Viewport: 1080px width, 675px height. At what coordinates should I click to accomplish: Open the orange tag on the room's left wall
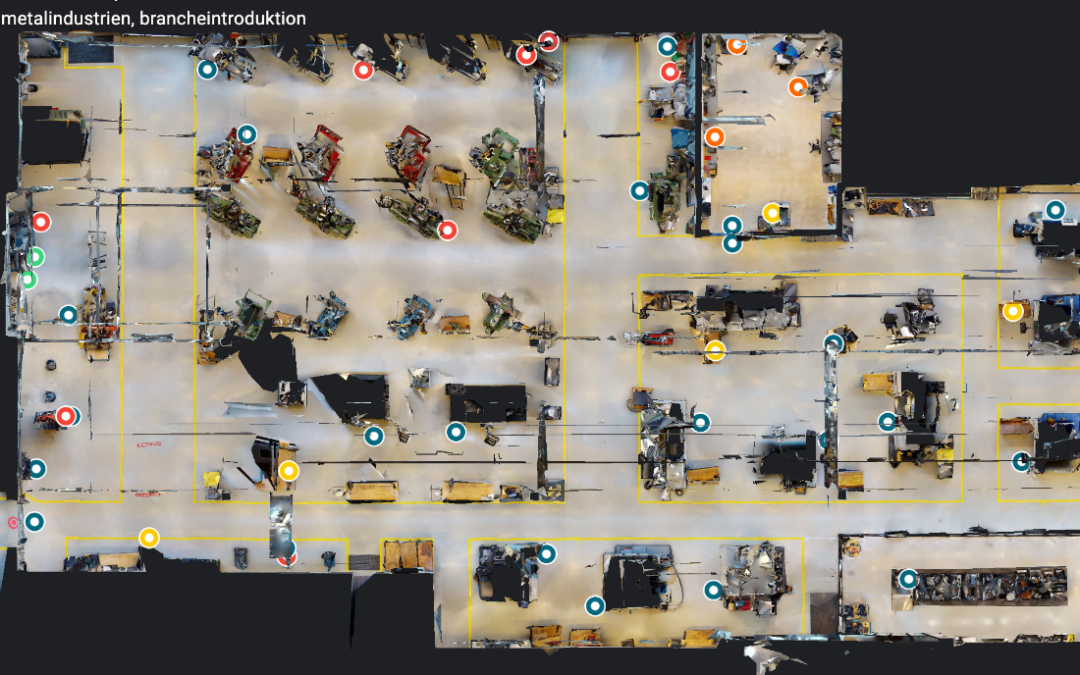713,137
